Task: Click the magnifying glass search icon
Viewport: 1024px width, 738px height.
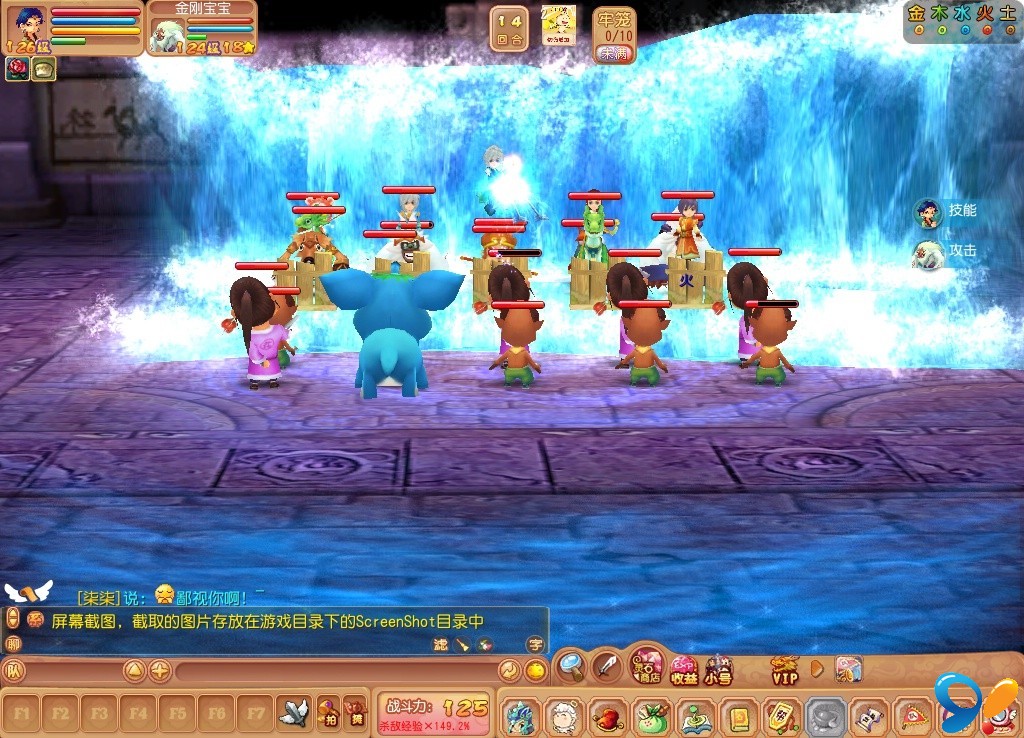Action: click(x=571, y=664)
